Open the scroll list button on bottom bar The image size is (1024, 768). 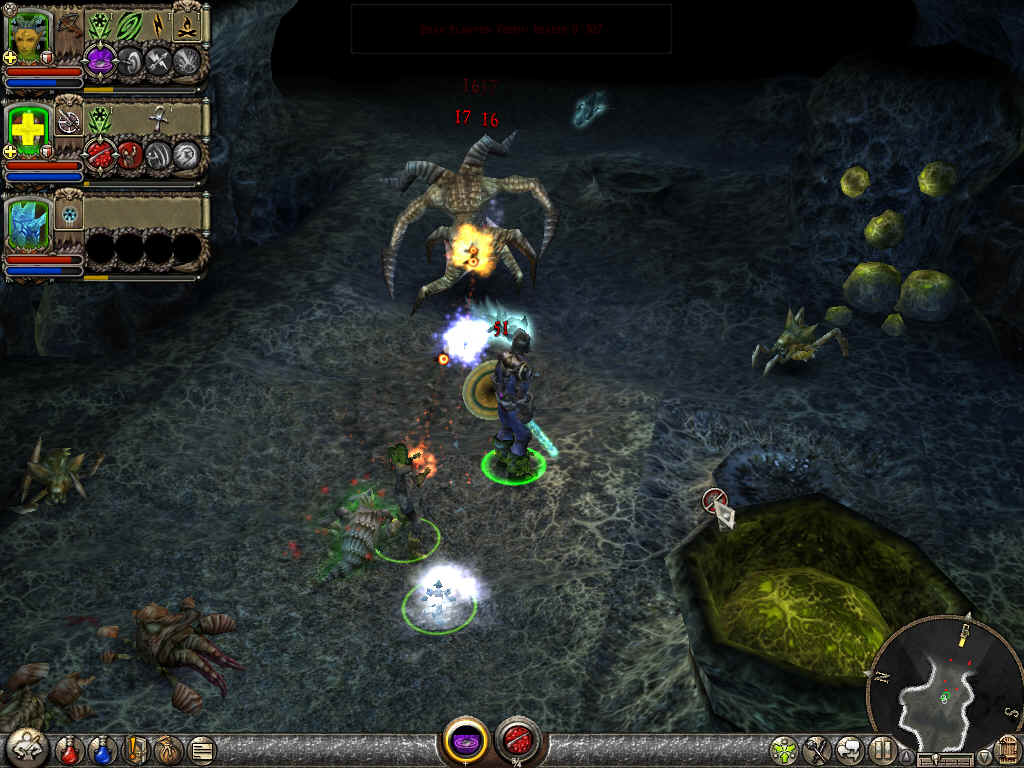point(201,748)
